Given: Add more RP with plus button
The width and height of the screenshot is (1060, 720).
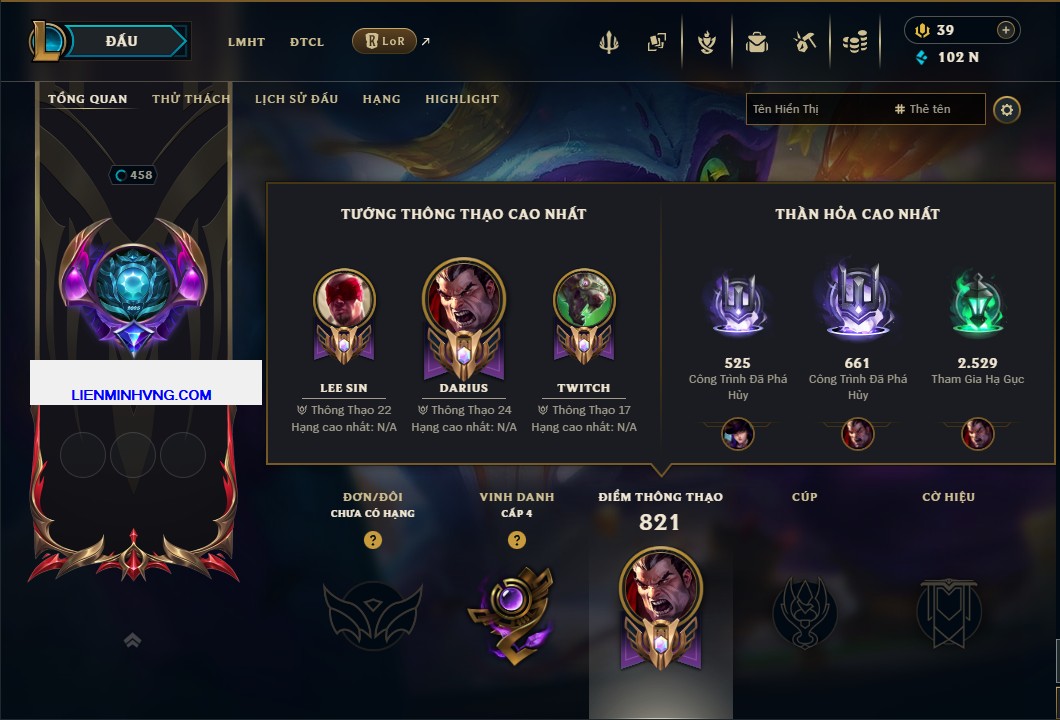Looking at the screenshot, I should 1006,30.
